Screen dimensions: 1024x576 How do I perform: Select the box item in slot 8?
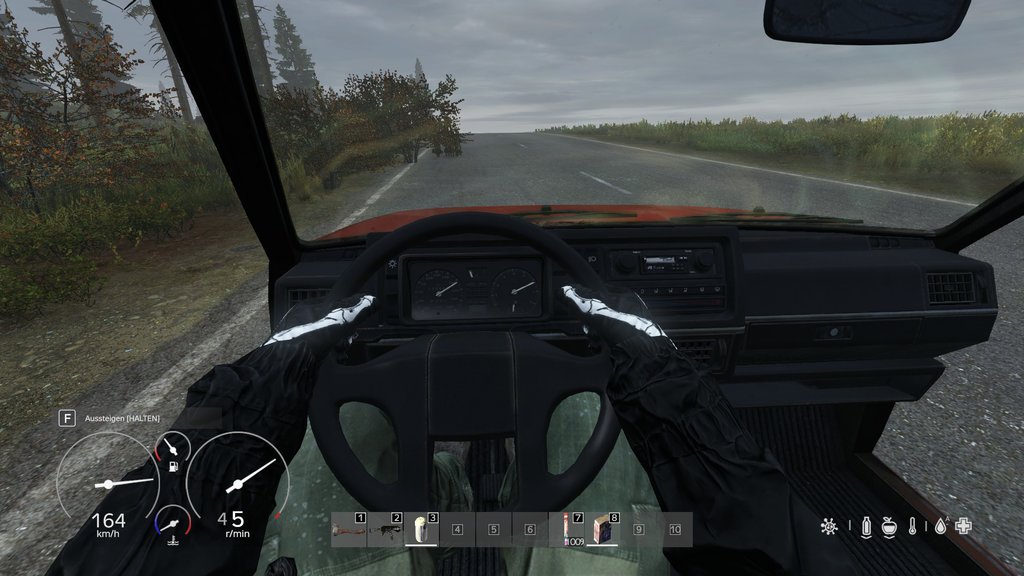click(603, 529)
